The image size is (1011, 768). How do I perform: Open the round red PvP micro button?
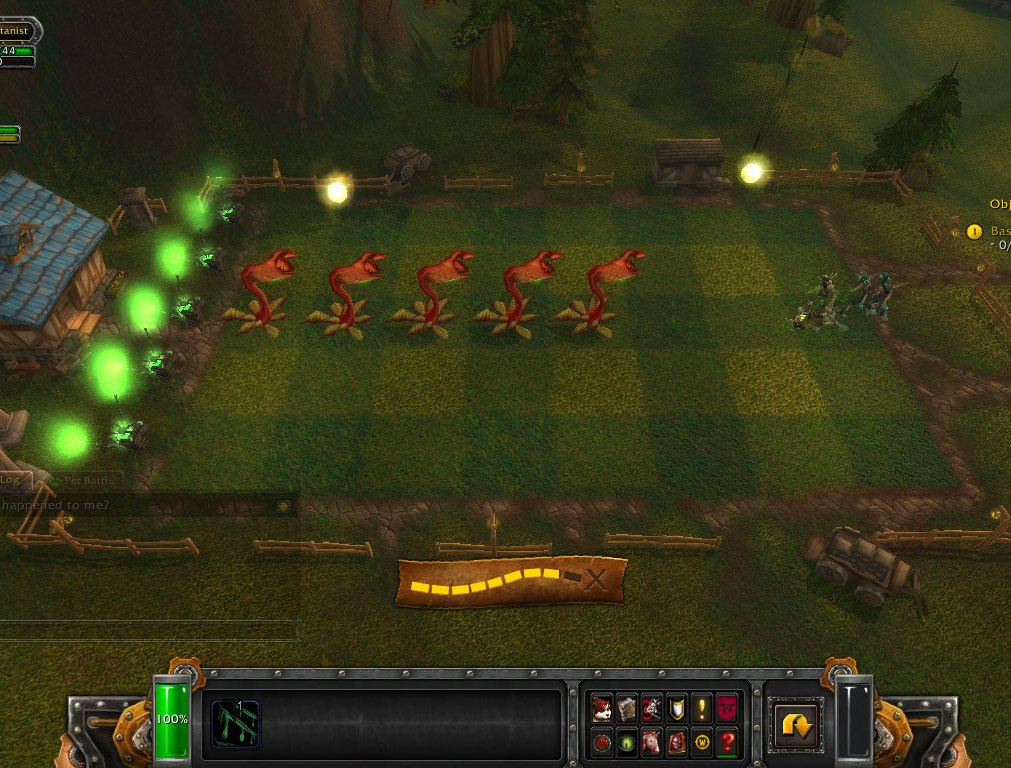click(602, 743)
